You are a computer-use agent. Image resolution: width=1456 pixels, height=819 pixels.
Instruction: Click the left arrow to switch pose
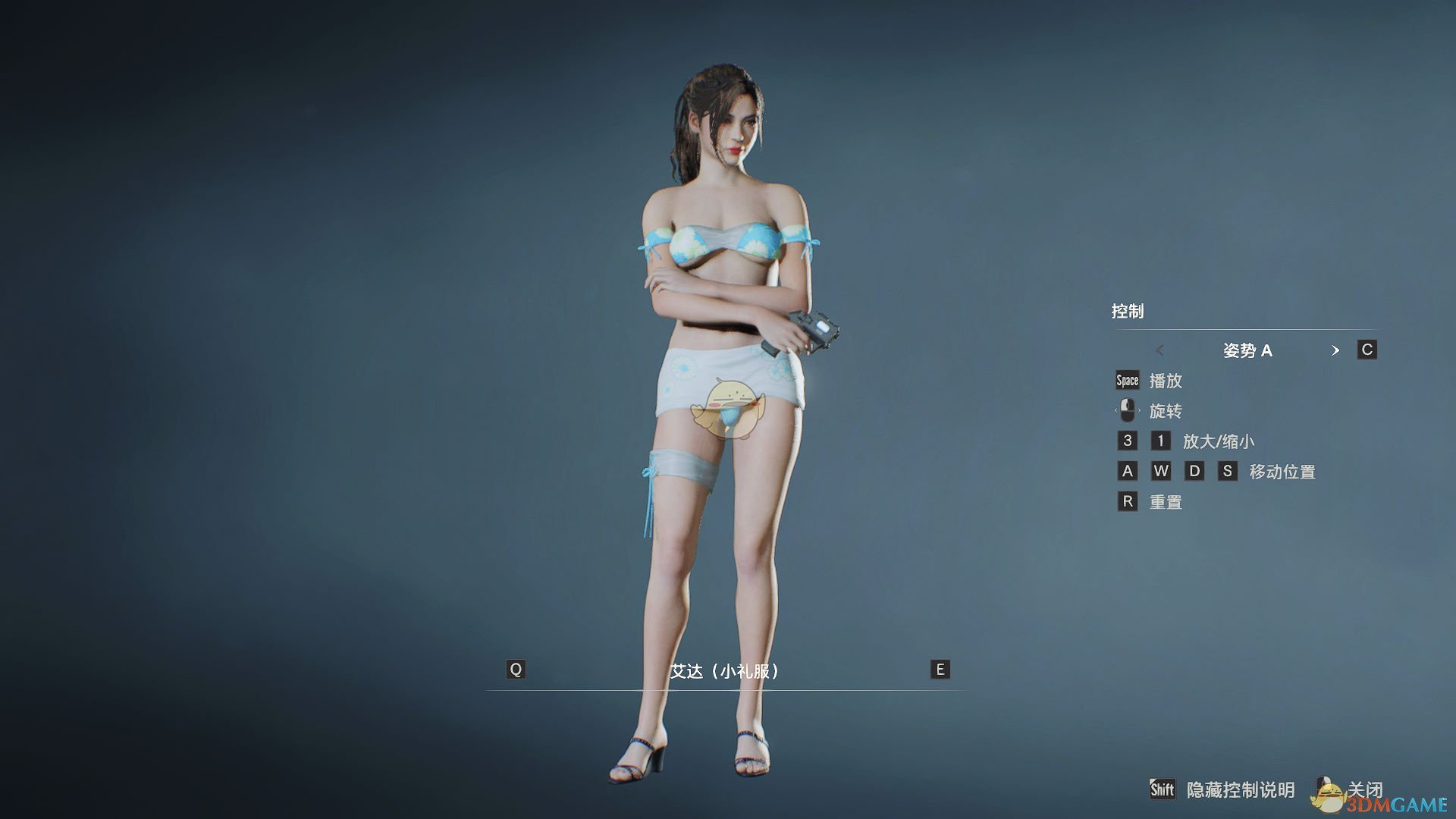click(1160, 350)
